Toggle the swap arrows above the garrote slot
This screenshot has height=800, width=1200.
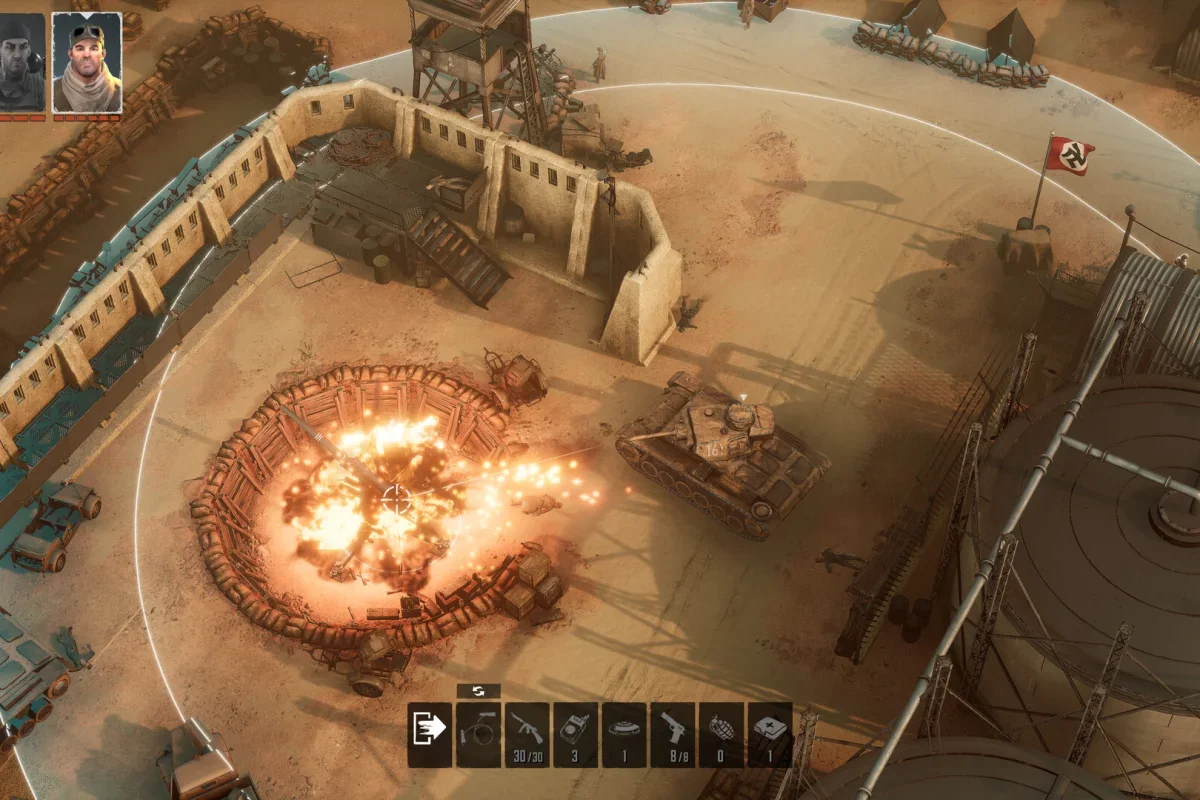click(x=478, y=691)
